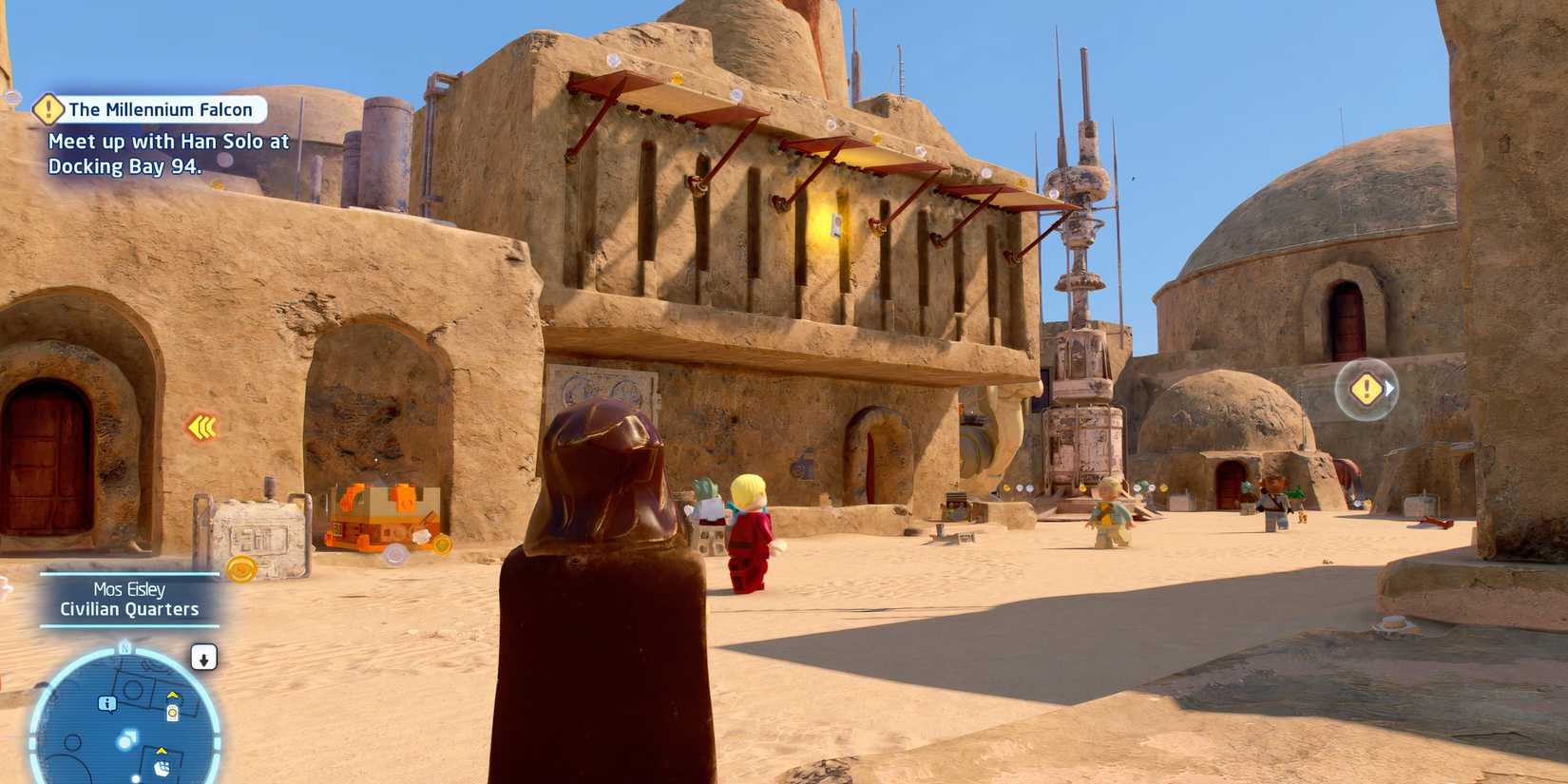Select the info marker on the minimap
The width and height of the screenshot is (1568, 784).
106,705
